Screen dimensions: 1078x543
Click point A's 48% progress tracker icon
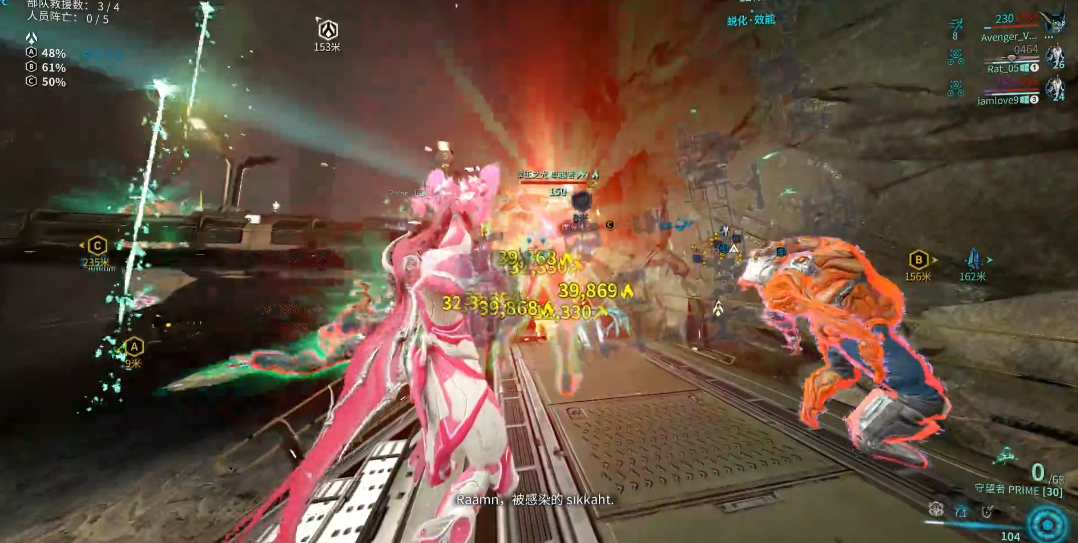31,53
